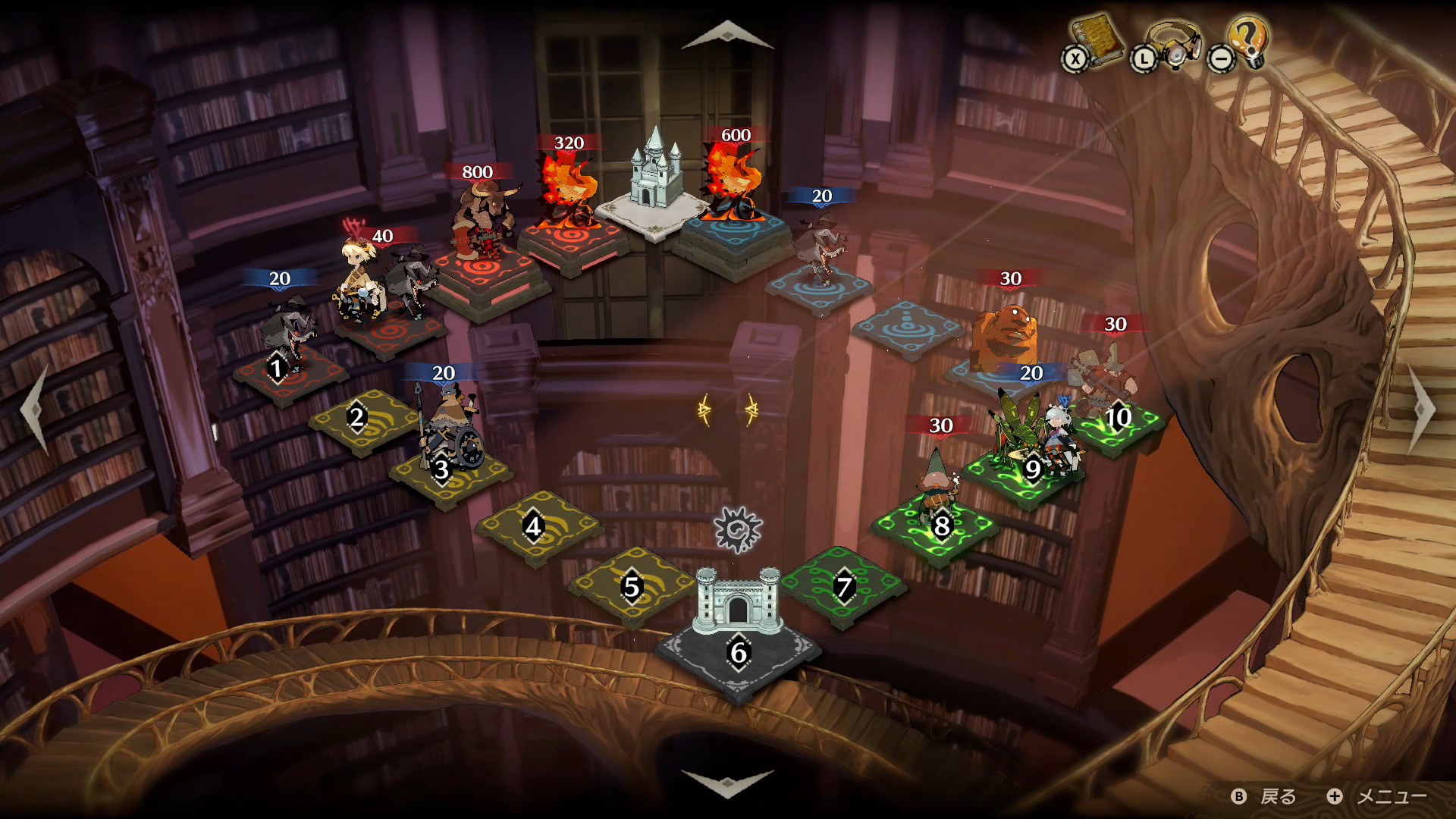Click the gear emblem above the gate
Screen dimensions: 1456x819
pos(738,529)
